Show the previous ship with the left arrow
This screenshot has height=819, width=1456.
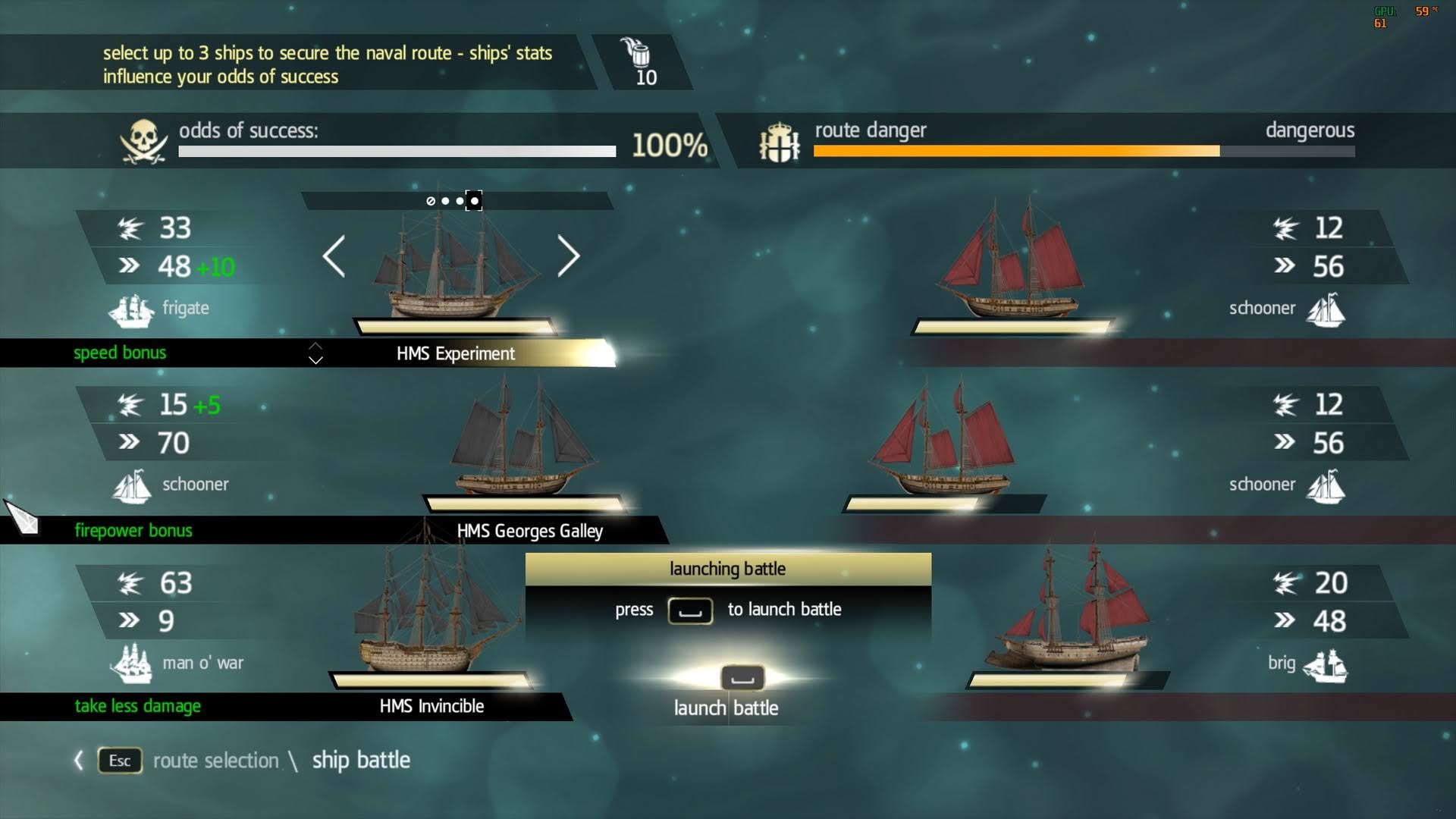coord(334,256)
